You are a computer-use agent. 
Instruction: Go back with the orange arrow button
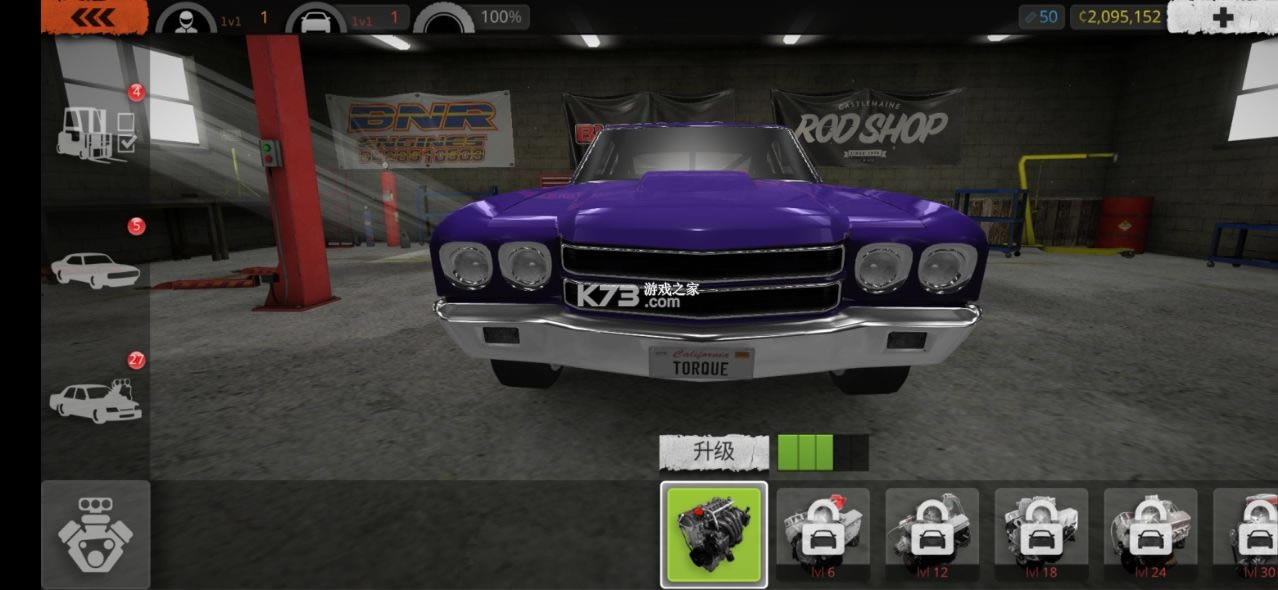(93, 17)
